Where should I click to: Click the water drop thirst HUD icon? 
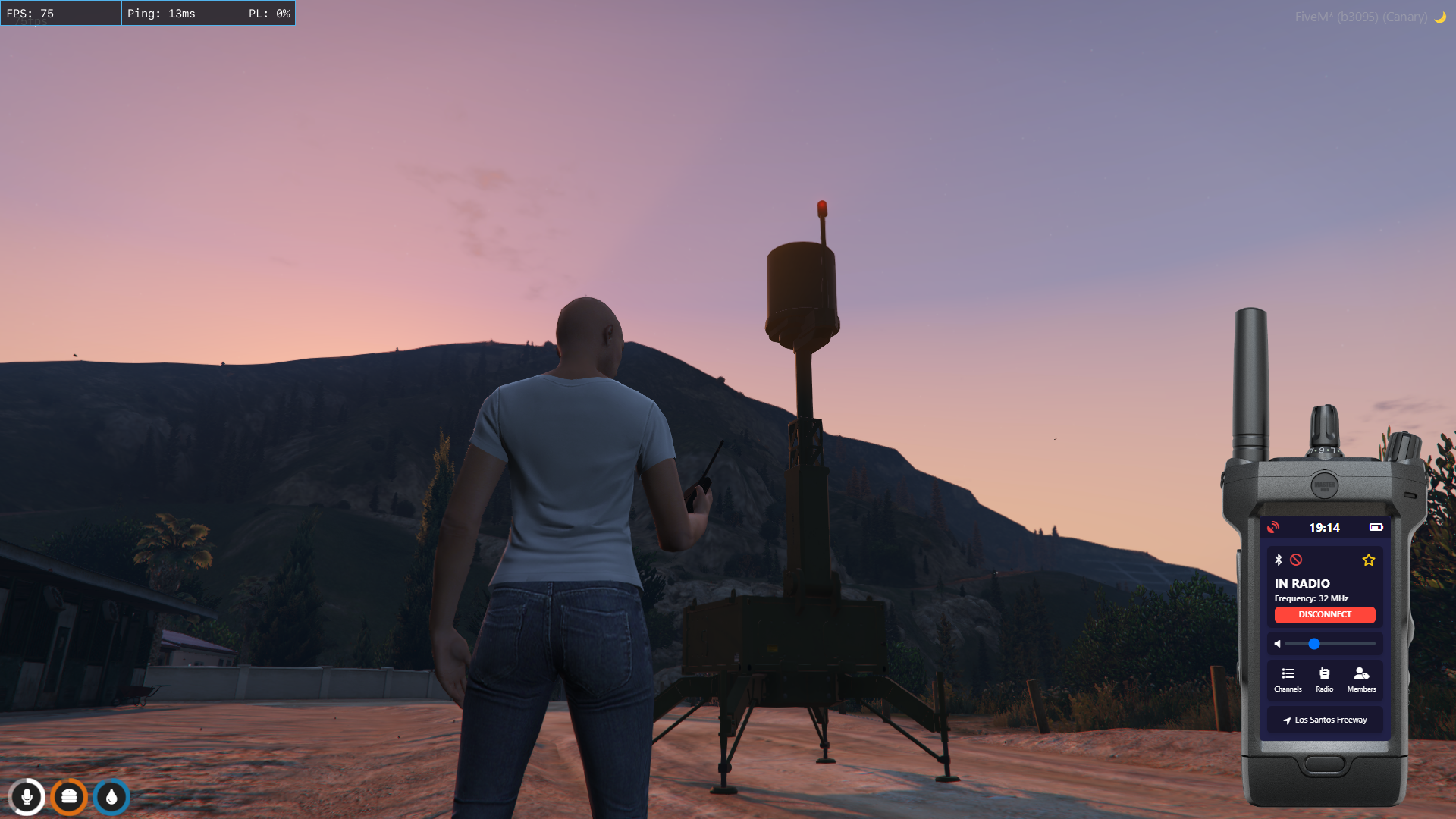click(111, 797)
